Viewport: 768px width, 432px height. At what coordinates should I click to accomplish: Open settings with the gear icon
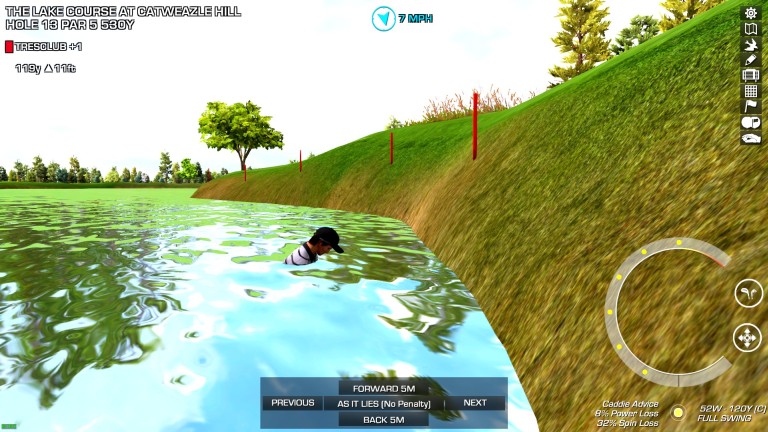coord(751,13)
